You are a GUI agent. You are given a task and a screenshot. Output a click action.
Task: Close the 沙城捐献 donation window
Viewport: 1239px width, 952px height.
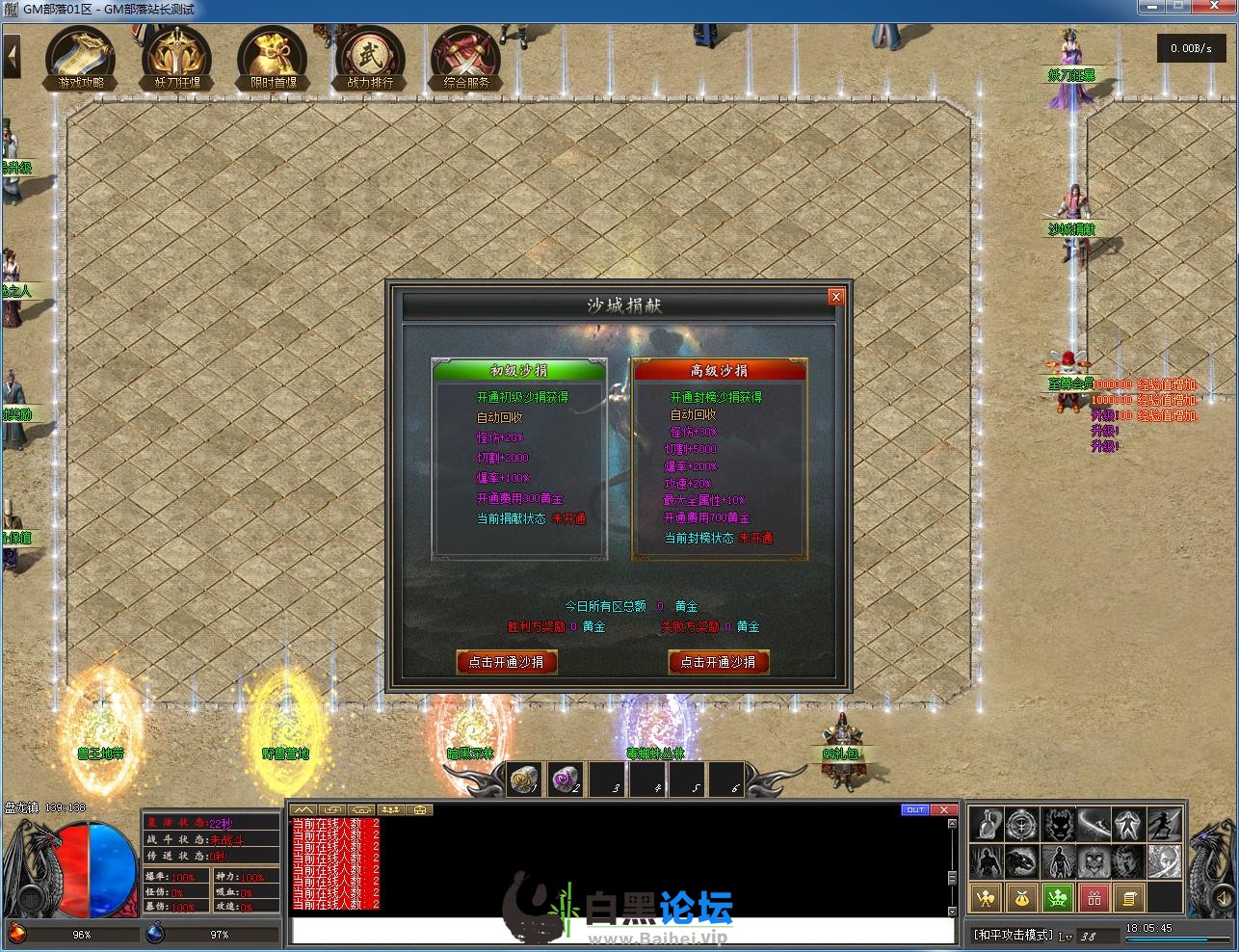tap(835, 297)
